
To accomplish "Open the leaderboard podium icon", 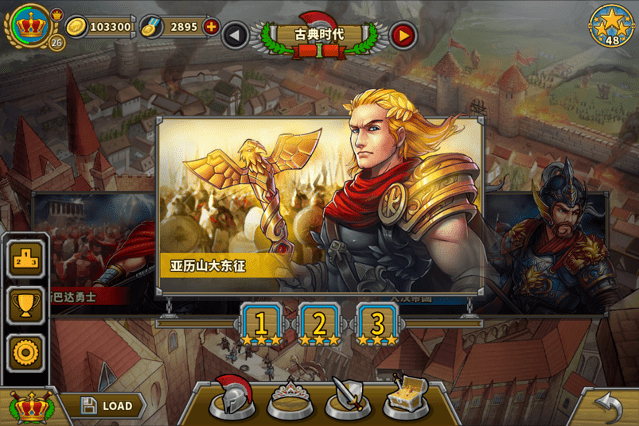I will click(24, 259).
